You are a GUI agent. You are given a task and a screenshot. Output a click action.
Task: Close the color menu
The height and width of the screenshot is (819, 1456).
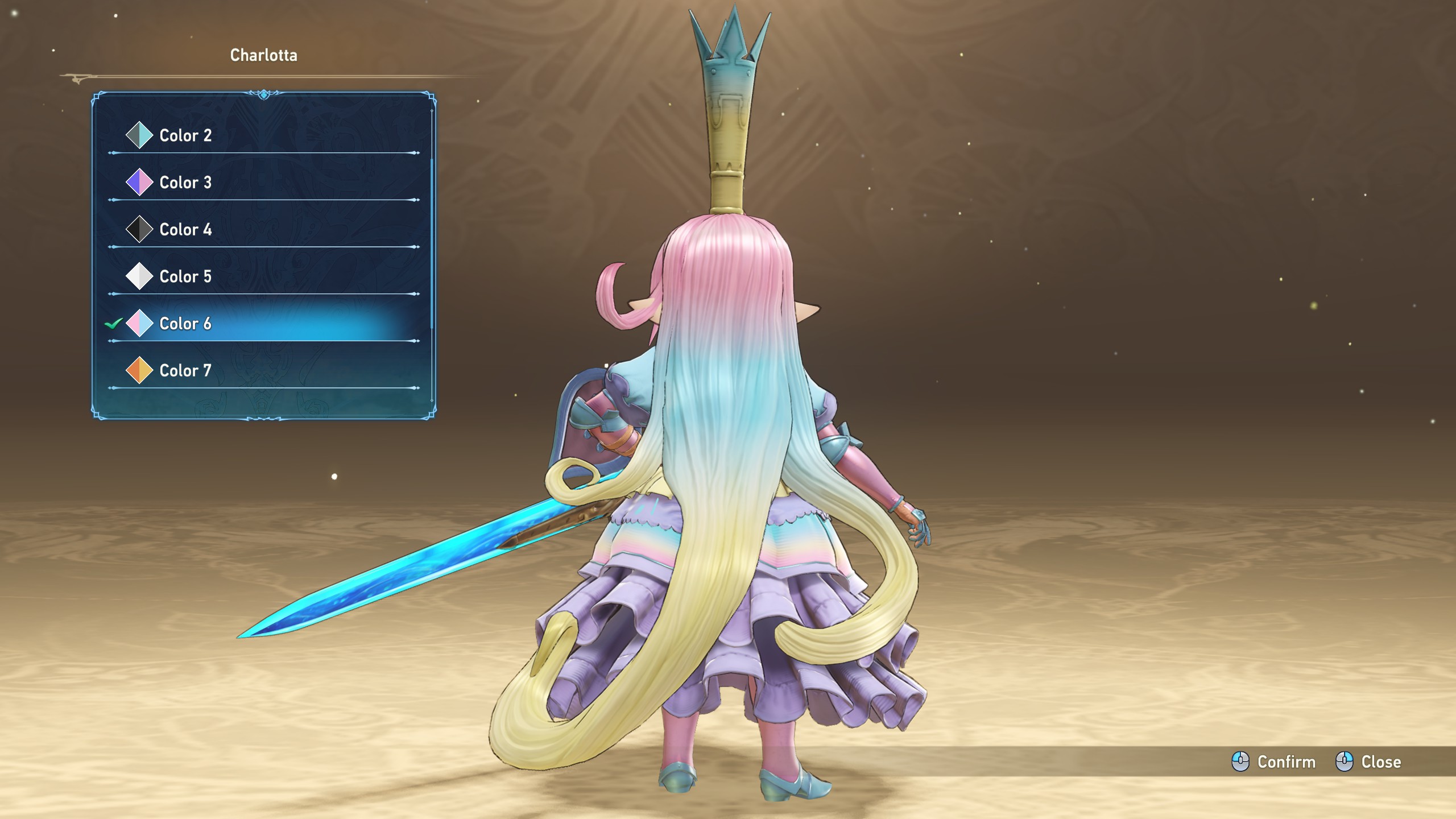click(x=1369, y=762)
